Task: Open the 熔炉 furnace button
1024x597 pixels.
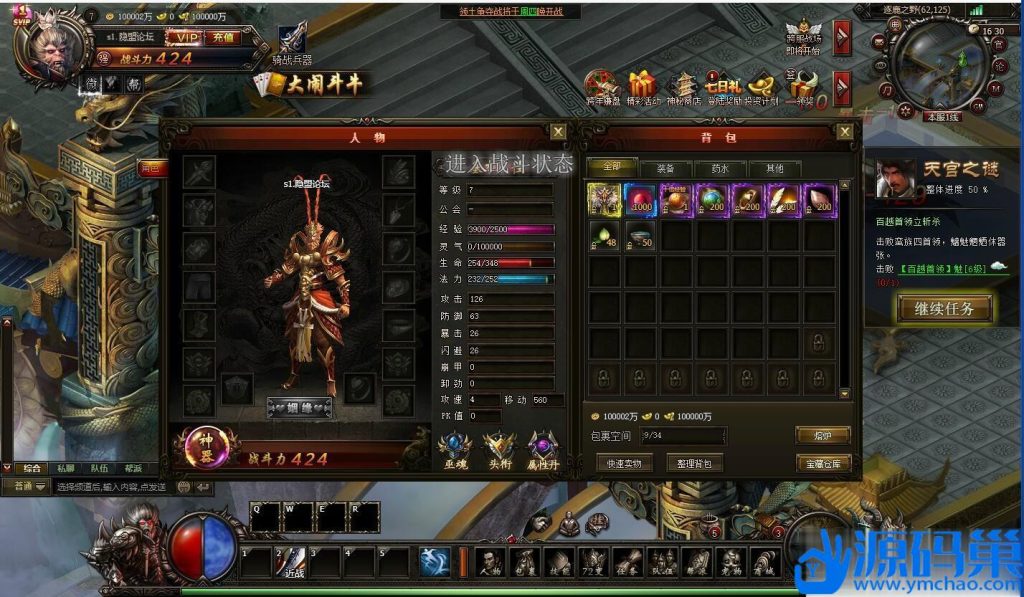Action: [x=823, y=435]
